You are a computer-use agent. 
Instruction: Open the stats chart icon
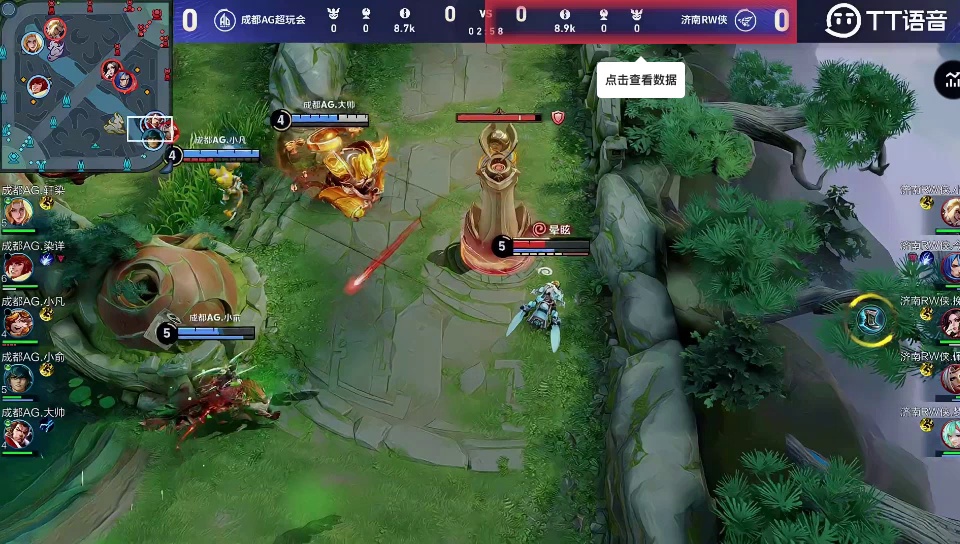(x=948, y=81)
